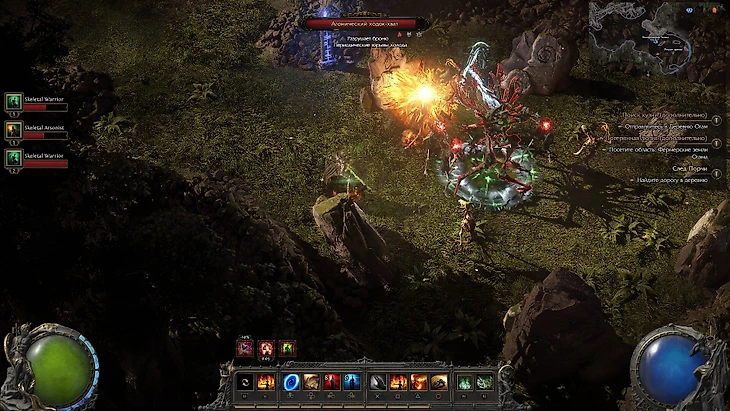Click the grey curved arrows skill slot
Image resolution: width=730 pixels, height=411 pixels.
coord(244,381)
